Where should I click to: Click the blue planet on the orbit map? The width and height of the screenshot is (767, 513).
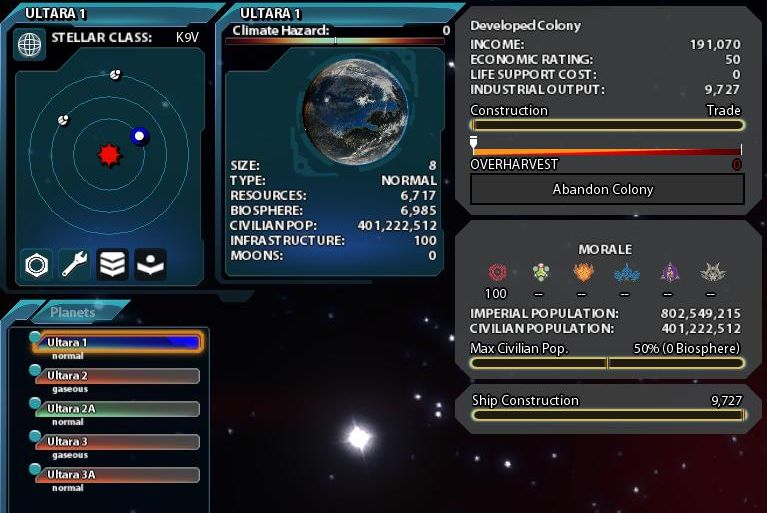[x=139, y=136]
